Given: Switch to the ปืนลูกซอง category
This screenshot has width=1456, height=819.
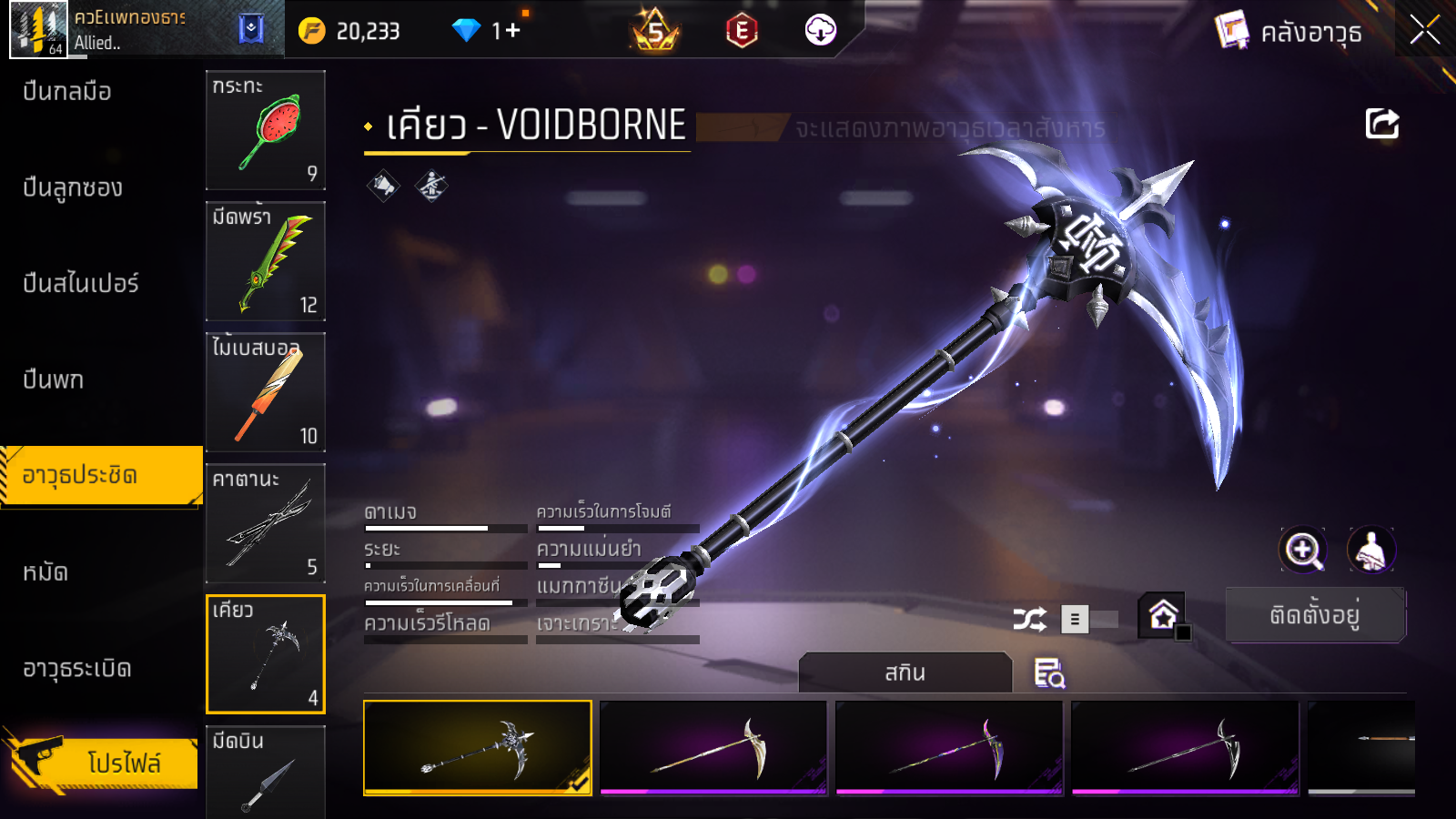Looking at the screenshot, I should [x=73, y=187].
